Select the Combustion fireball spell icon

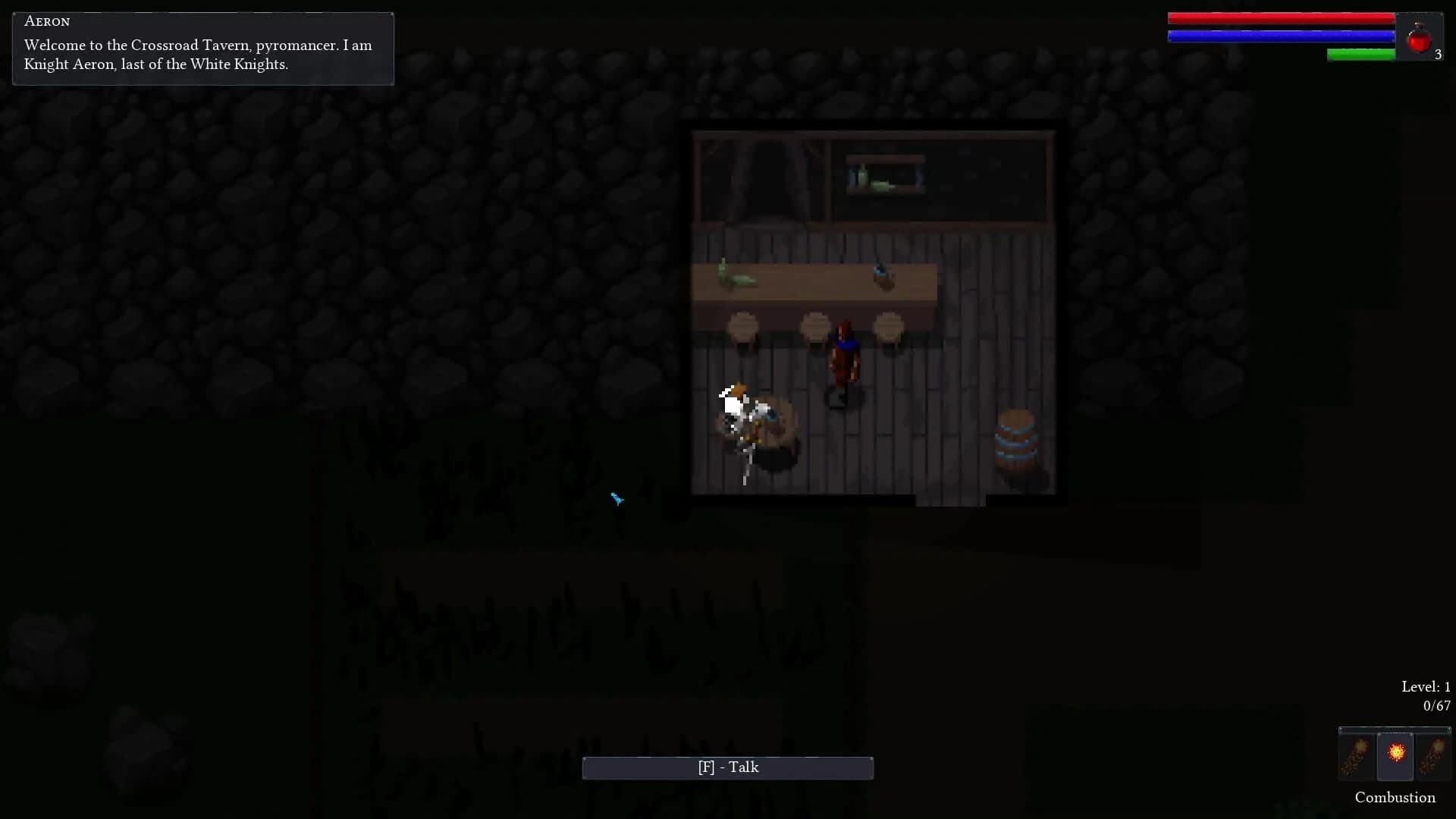1395,755
